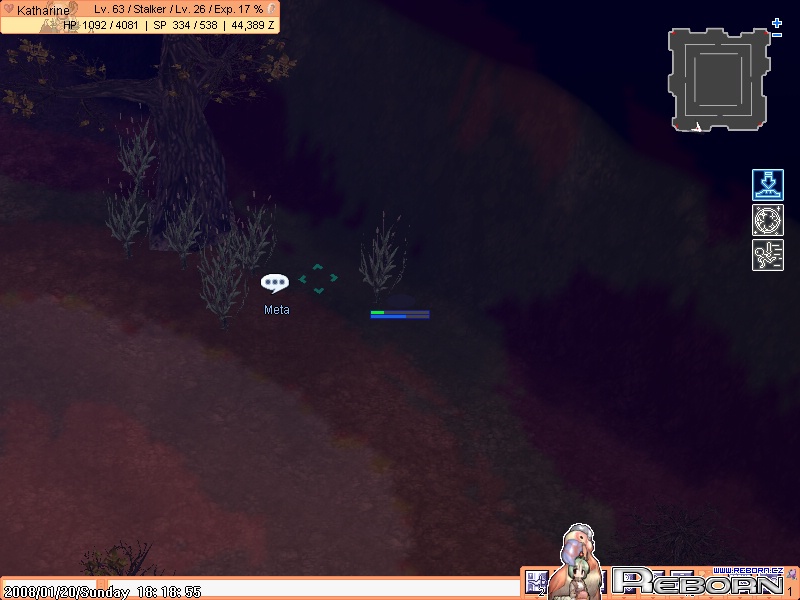800x600 pixels.
Task: Select the highlighted down-arrow status icon
Action: pyautogui.click(x=768, y=185)
